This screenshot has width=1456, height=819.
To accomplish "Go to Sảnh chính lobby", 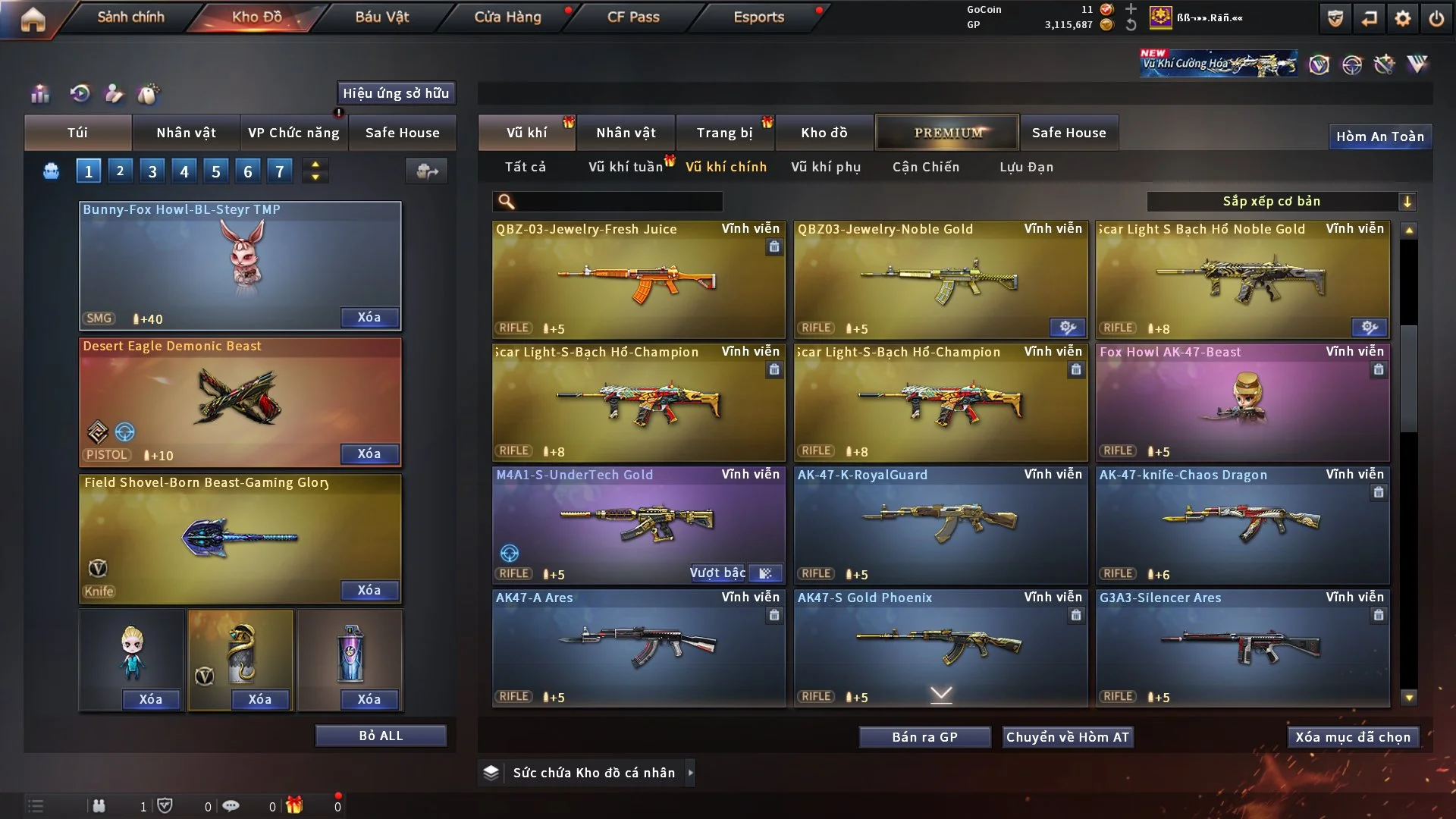I will tap(130, 17).
